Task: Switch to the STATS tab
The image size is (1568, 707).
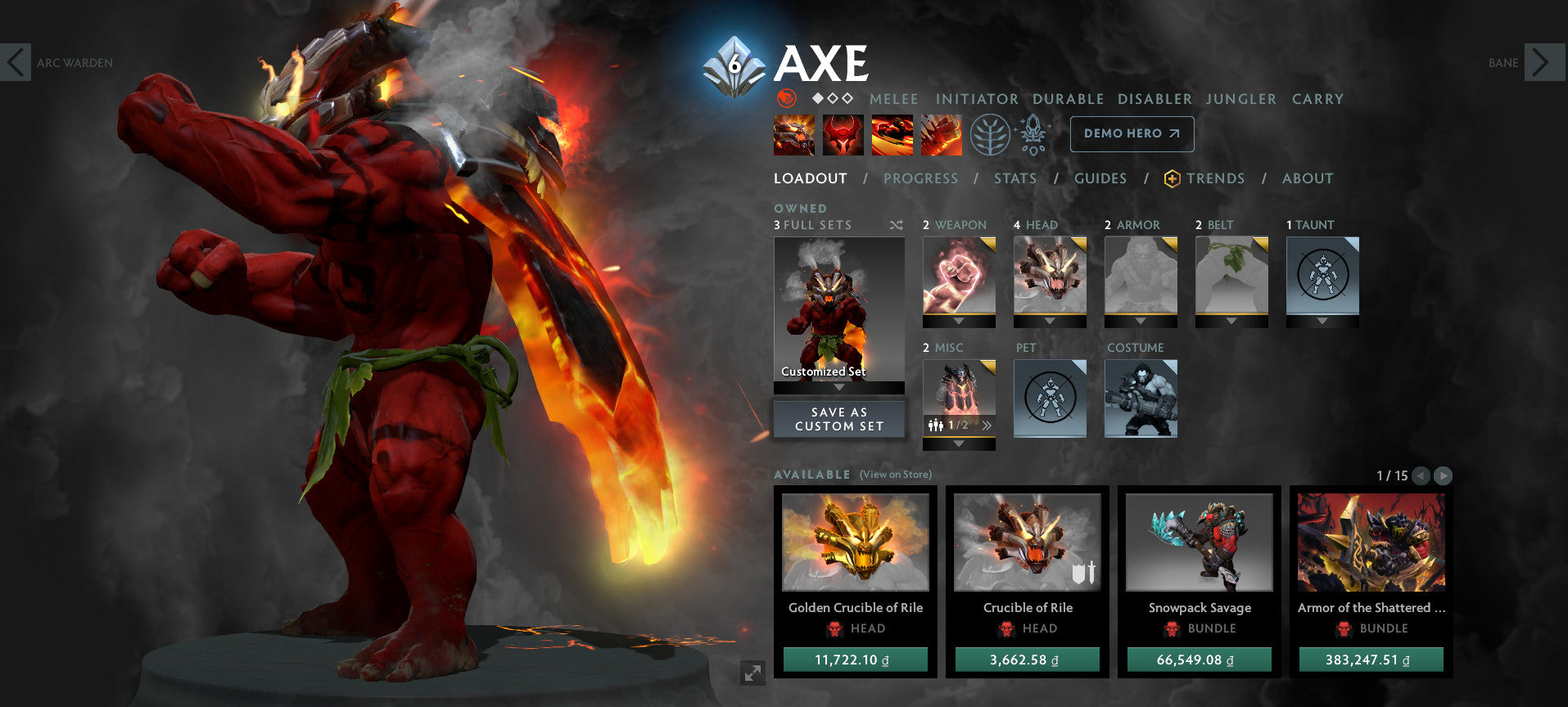Action: click(x=1015, y=178)
